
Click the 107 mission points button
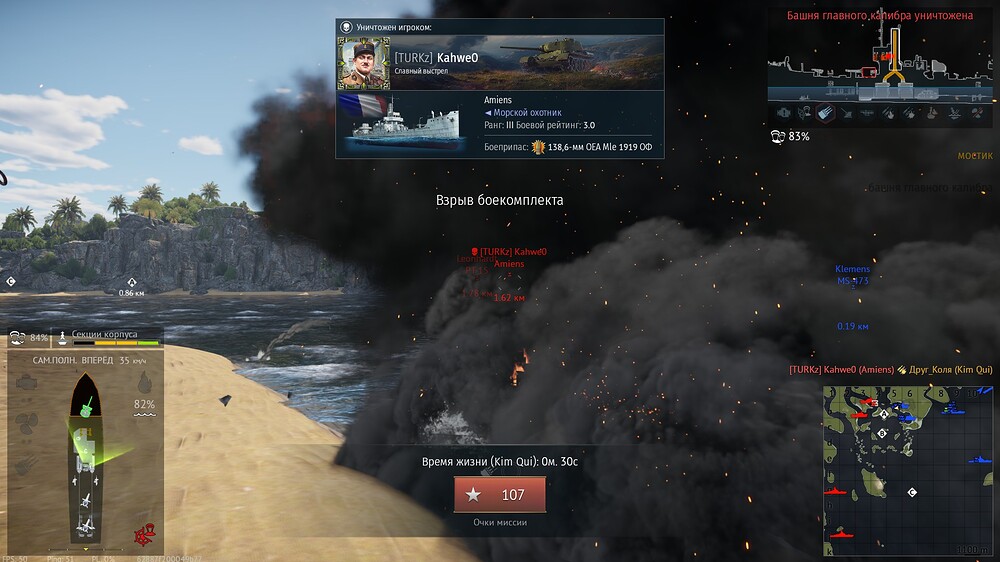499,495
